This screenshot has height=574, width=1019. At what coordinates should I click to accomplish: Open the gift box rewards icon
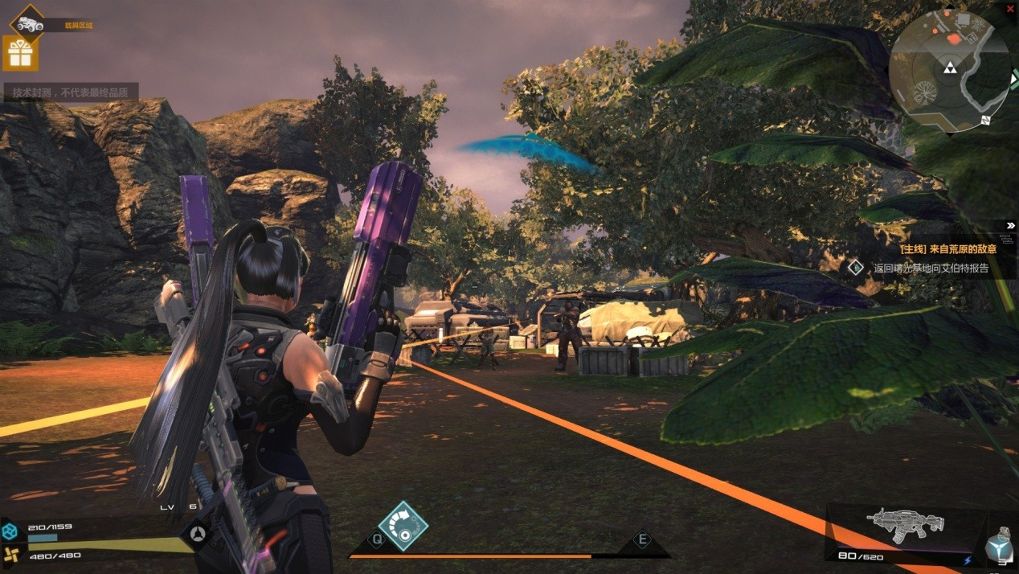[20, 53]
